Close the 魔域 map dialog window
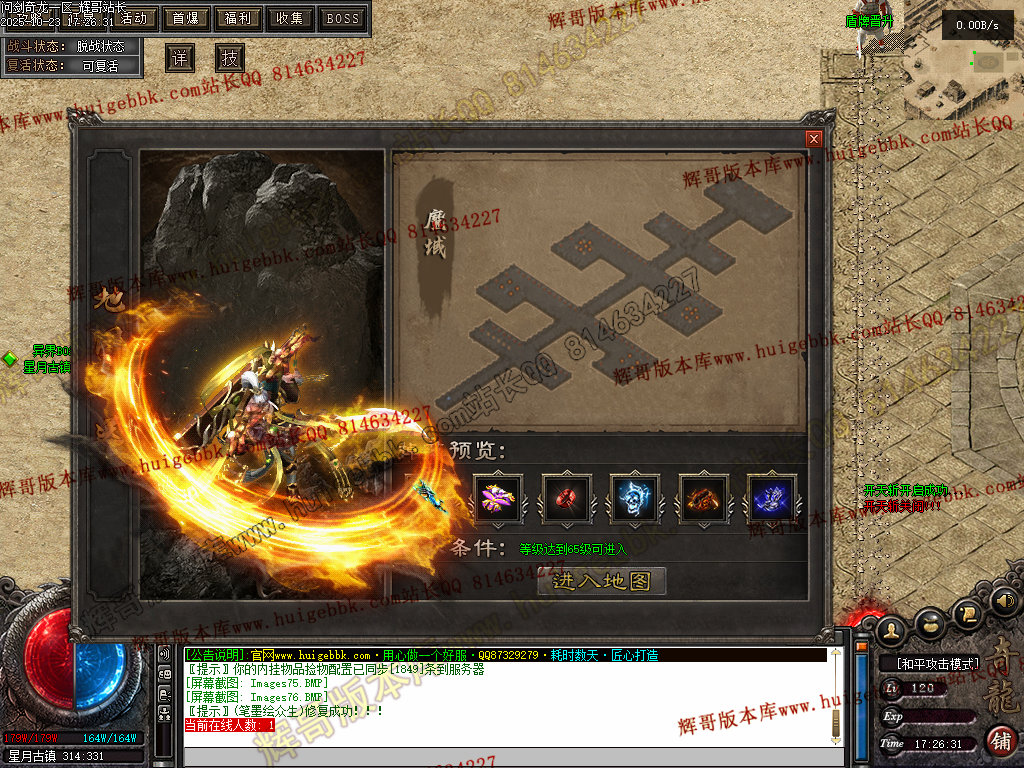This screenshot has width=1024, height=768. point(814,139)
